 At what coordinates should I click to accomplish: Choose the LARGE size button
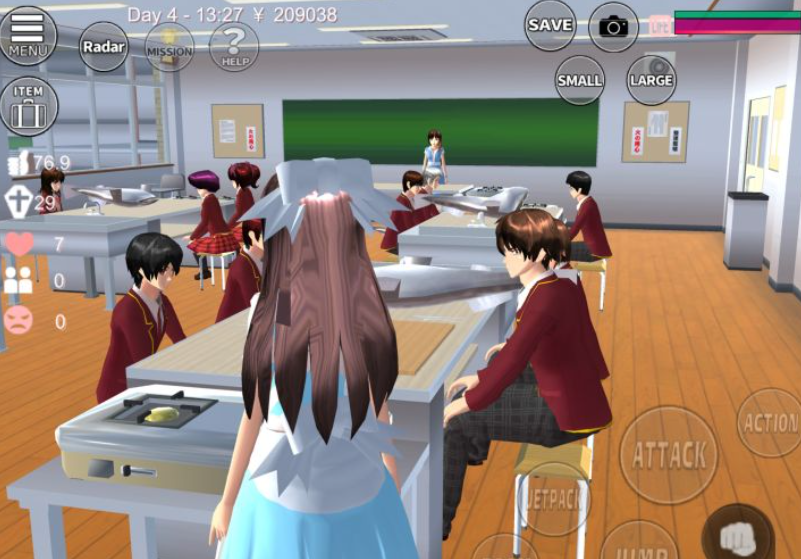coord(651,80)
